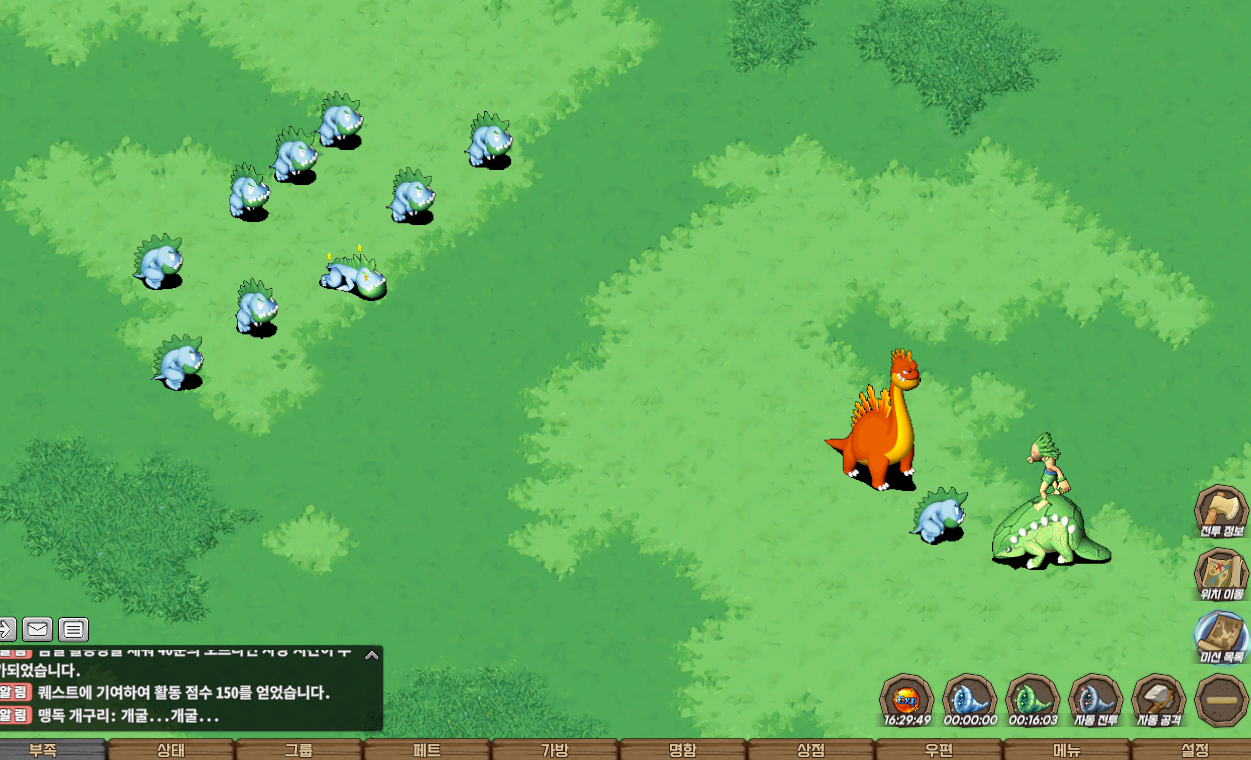Collapse the icon bar with minus button
Image resolution: width=1251 pixels, height=760 pixels.
click(x=1221, y=699)
